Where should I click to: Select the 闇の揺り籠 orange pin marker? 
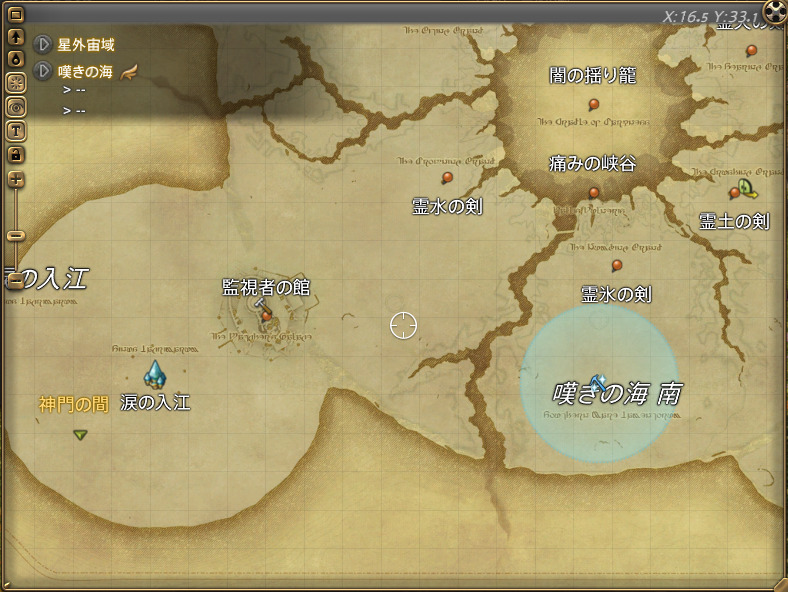[594, 103]
